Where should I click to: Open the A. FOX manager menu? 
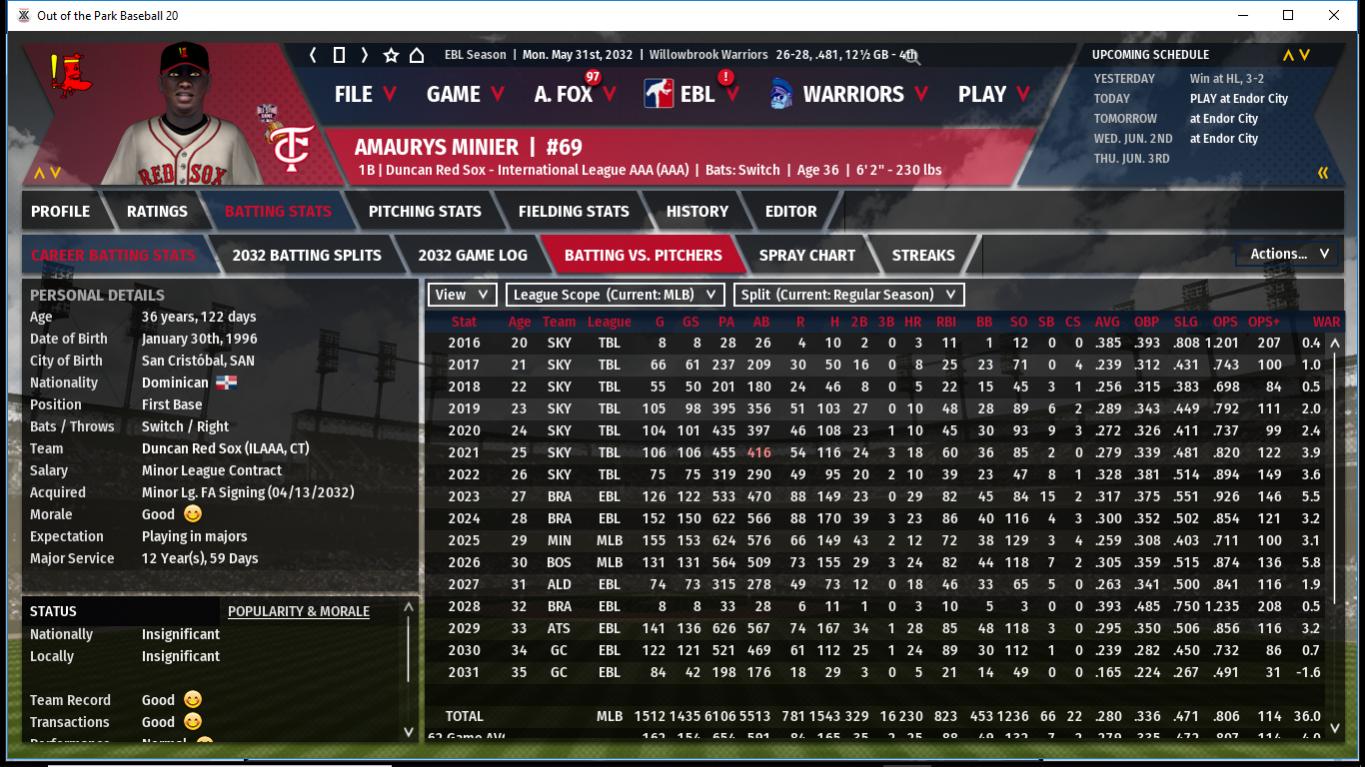click(573, 94)
